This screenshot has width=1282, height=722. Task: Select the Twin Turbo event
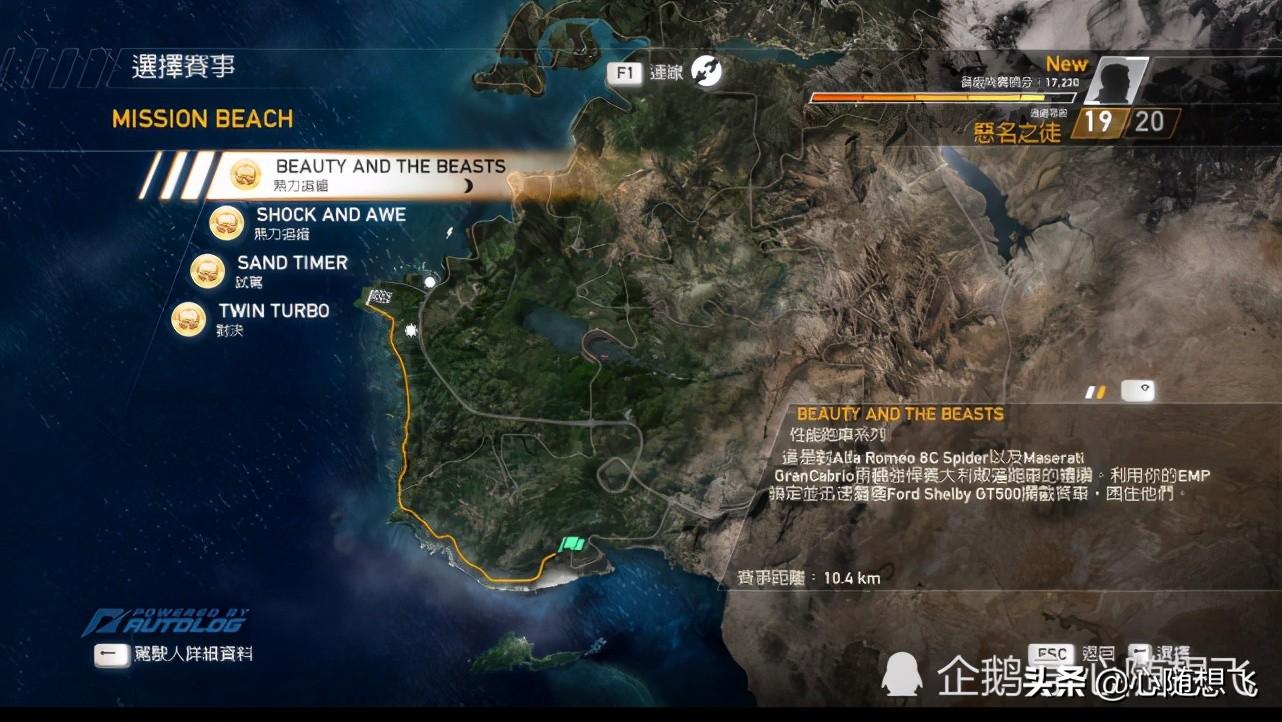(273, 312)
